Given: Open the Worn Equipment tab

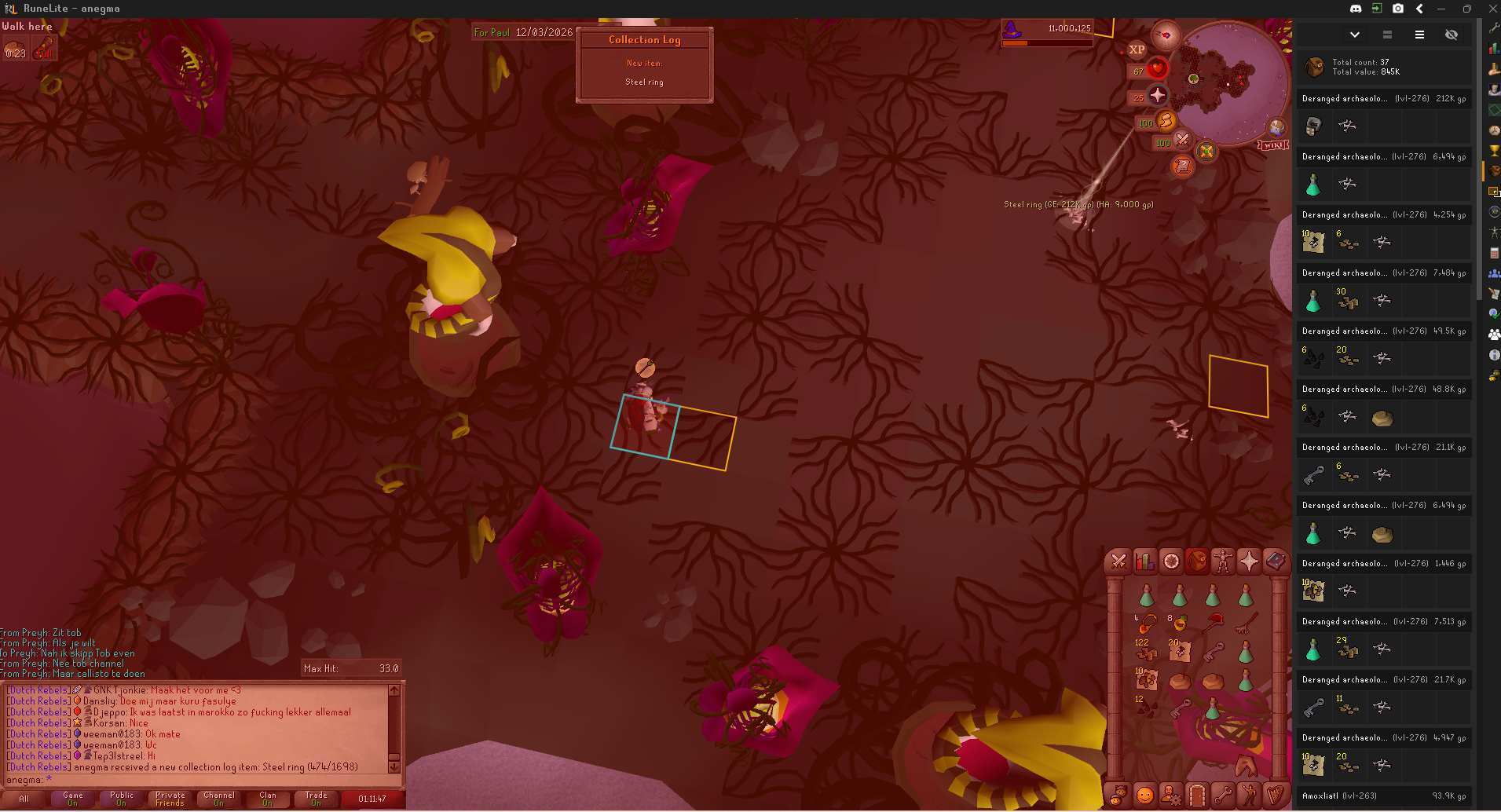Looking at the screenshot, I should point(1222,561).
